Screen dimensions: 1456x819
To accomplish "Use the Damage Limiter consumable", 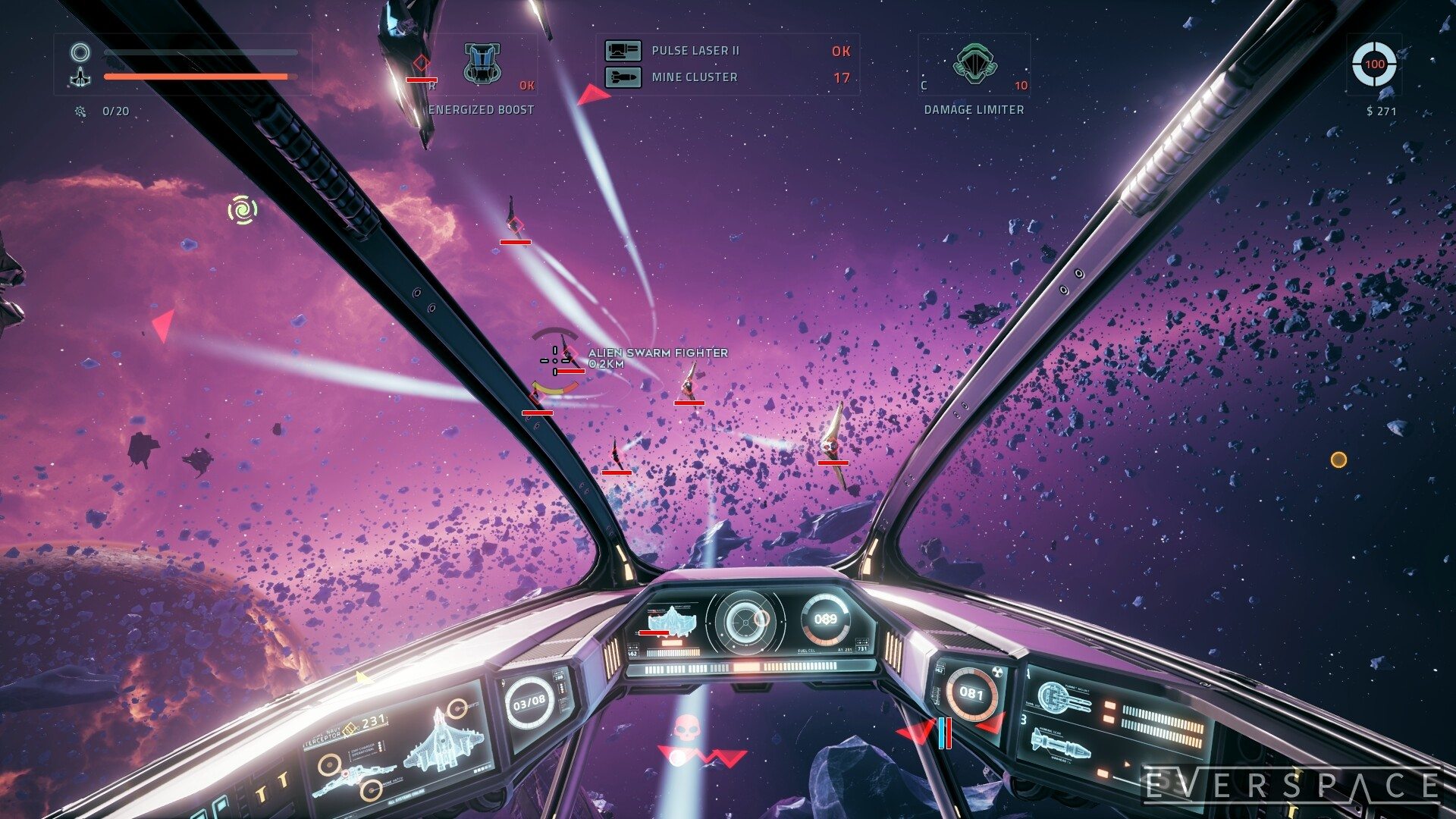I will (974, 64).
